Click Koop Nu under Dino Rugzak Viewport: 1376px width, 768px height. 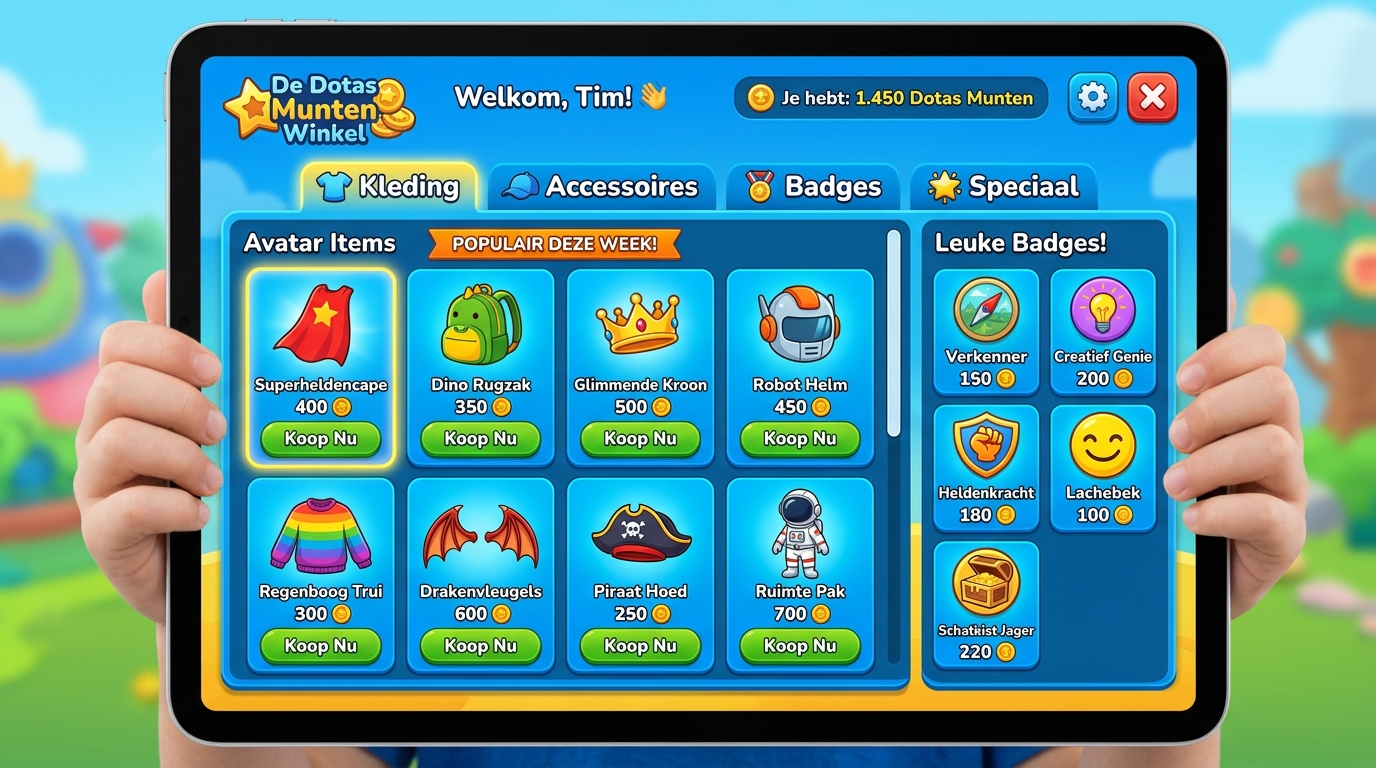tap(480, 439)
